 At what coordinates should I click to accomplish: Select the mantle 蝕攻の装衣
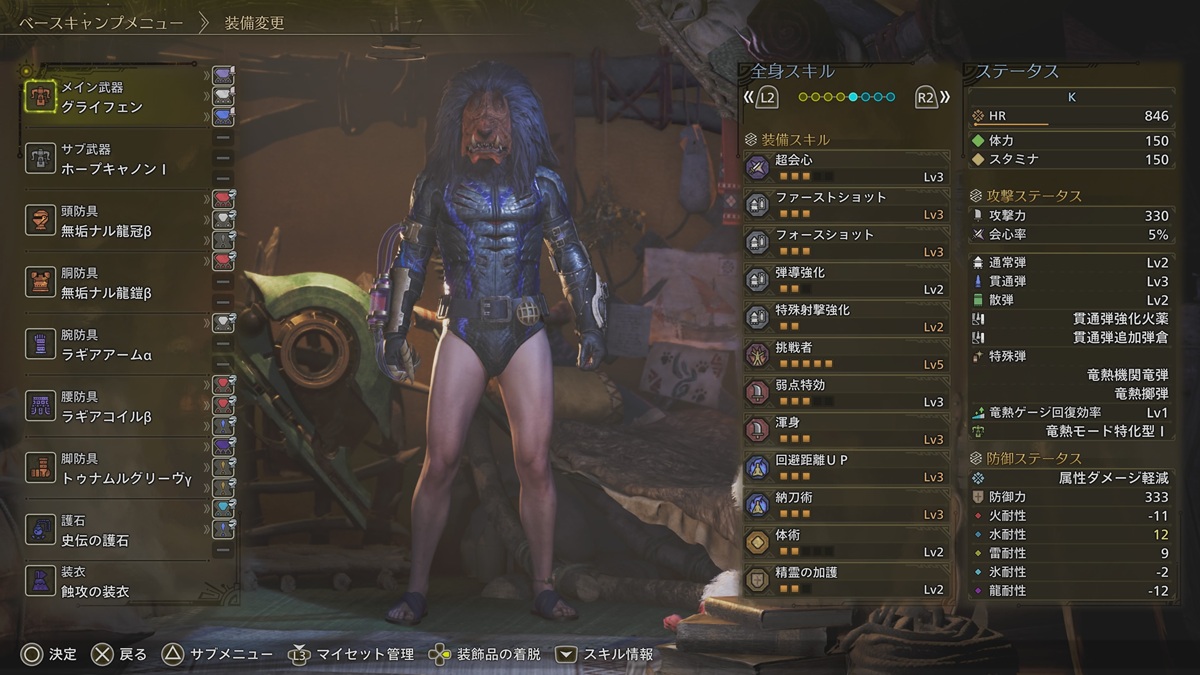point(115,582)
